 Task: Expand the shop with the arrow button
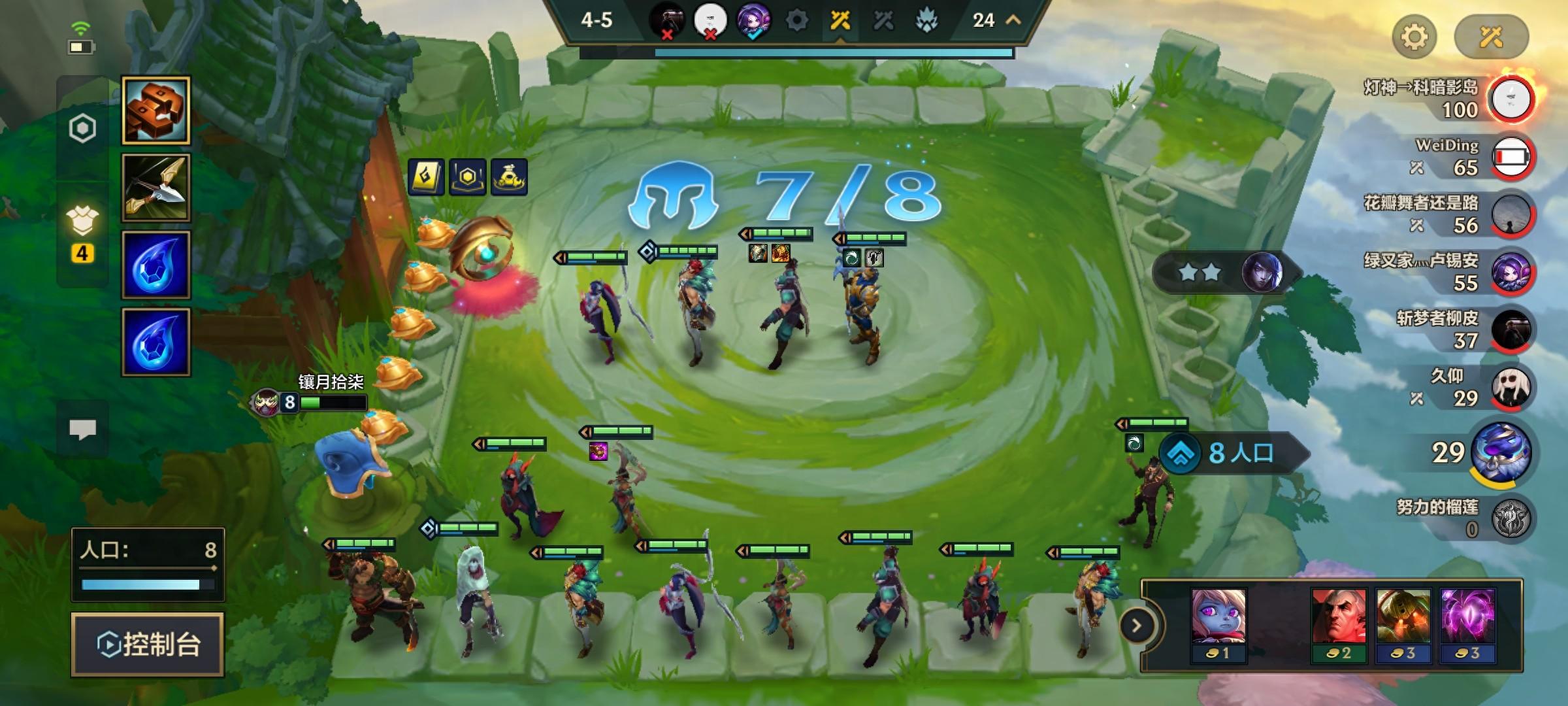1137,626
